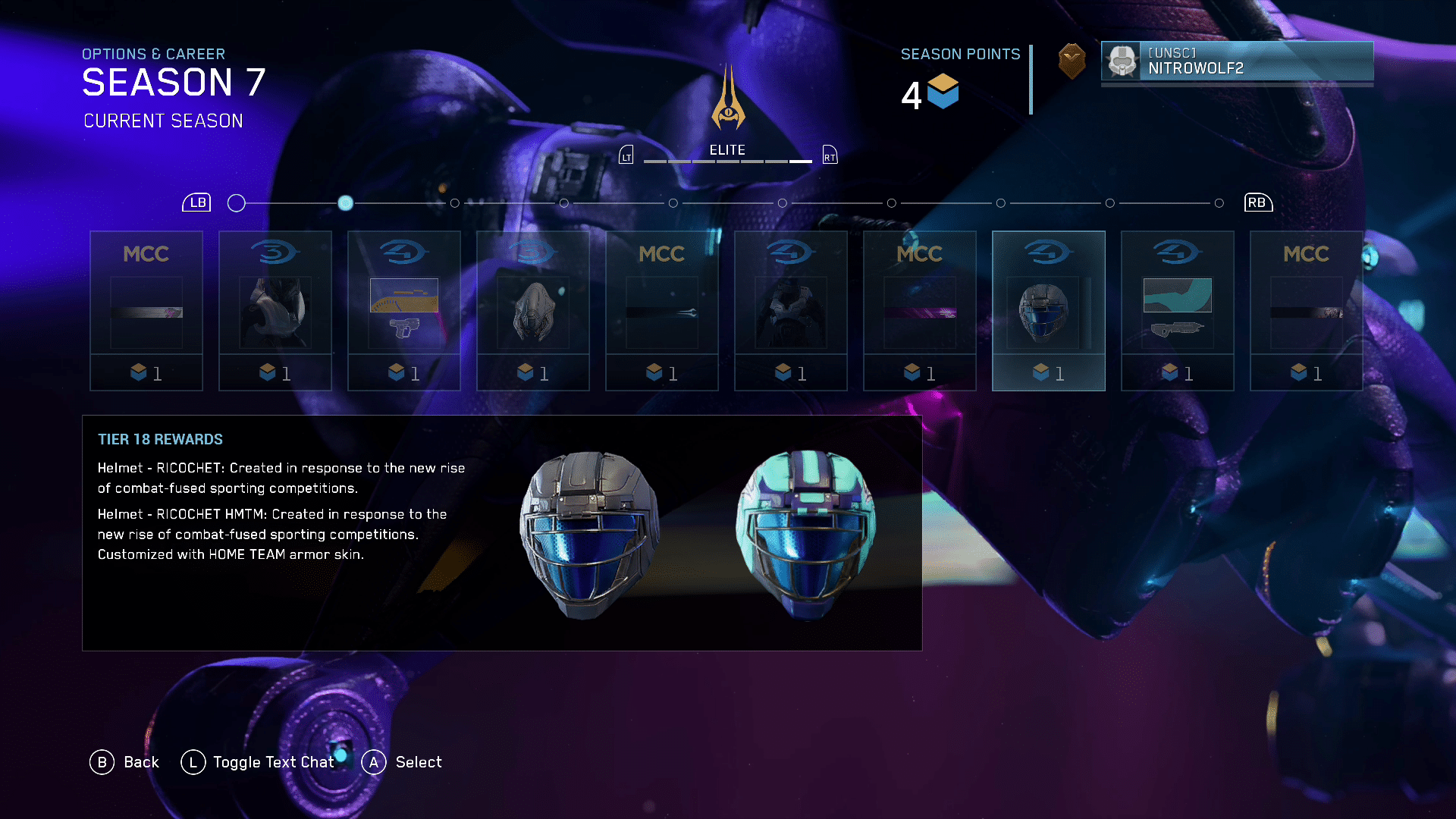
Task: View the grey Ricochet helmet preview
Action: [588, 535]
